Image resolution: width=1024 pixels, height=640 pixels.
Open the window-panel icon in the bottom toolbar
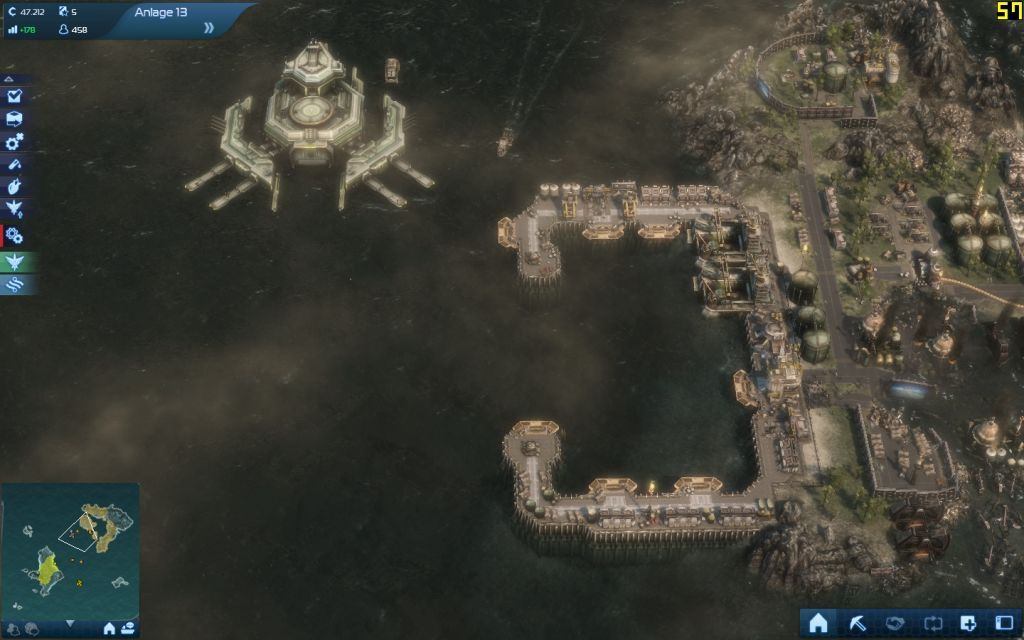[x=1003, y=622]
